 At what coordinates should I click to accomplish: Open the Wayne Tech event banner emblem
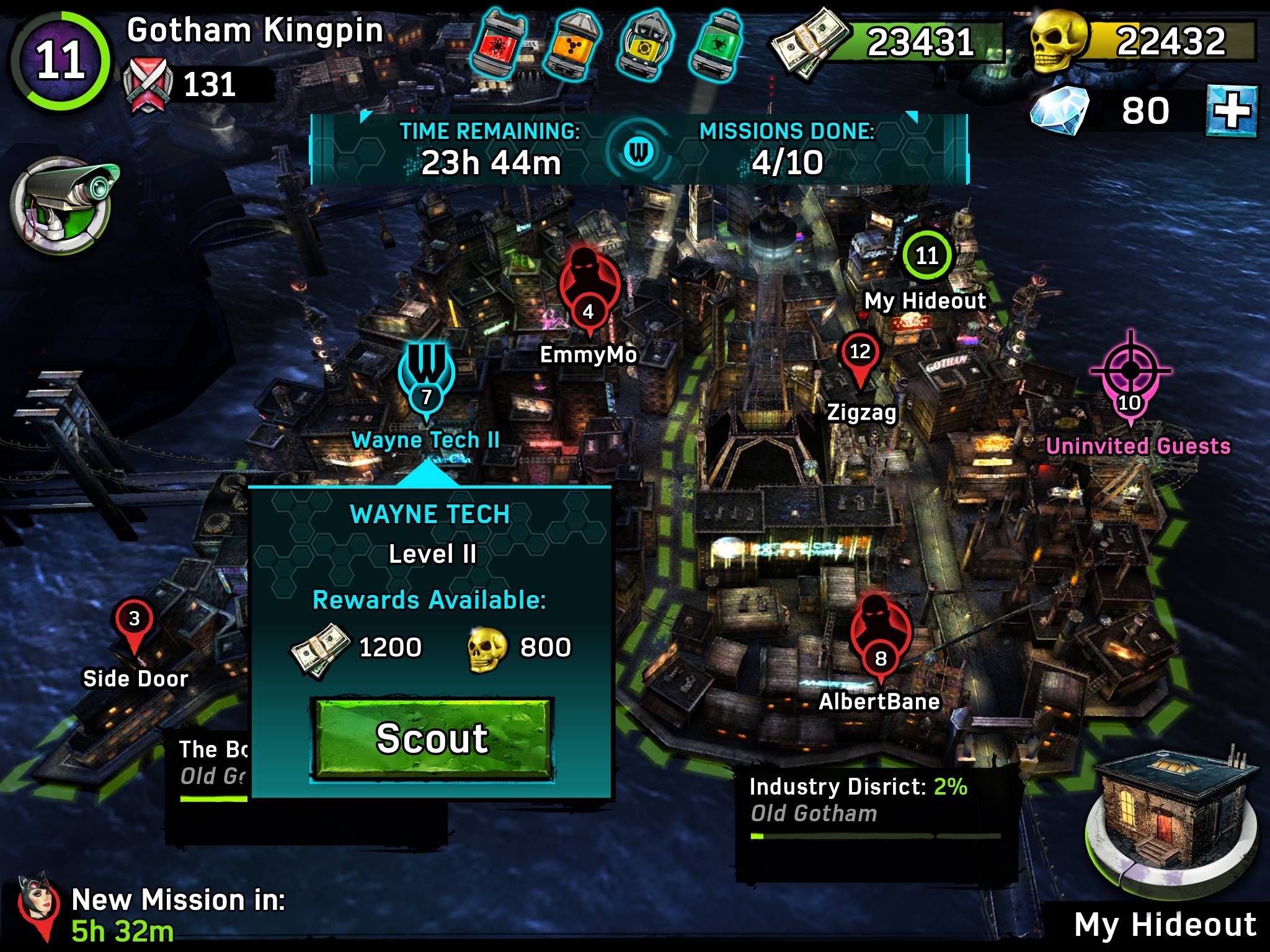point(639,150)
